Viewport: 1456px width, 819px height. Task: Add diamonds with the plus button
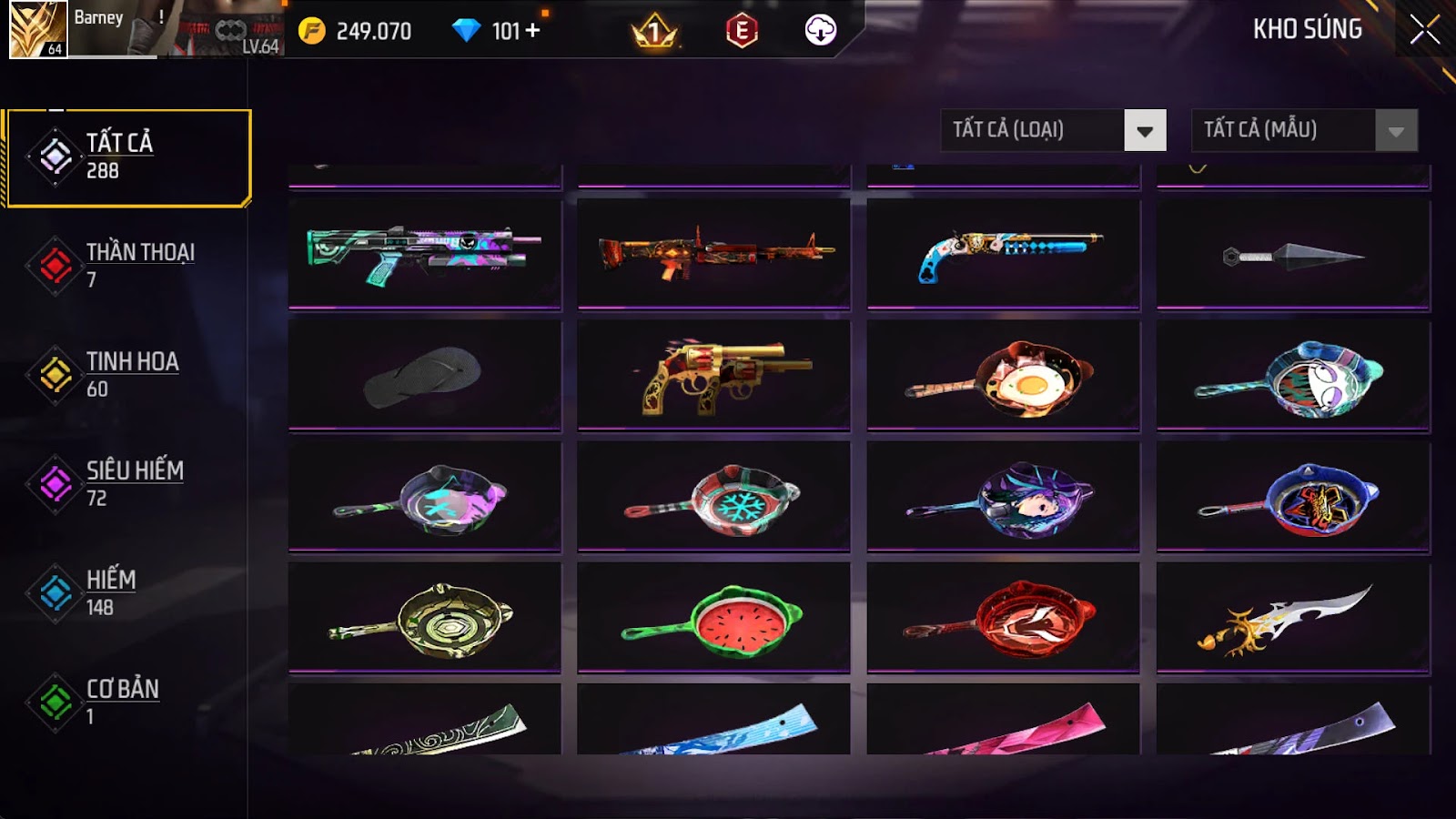click(532, 31)
